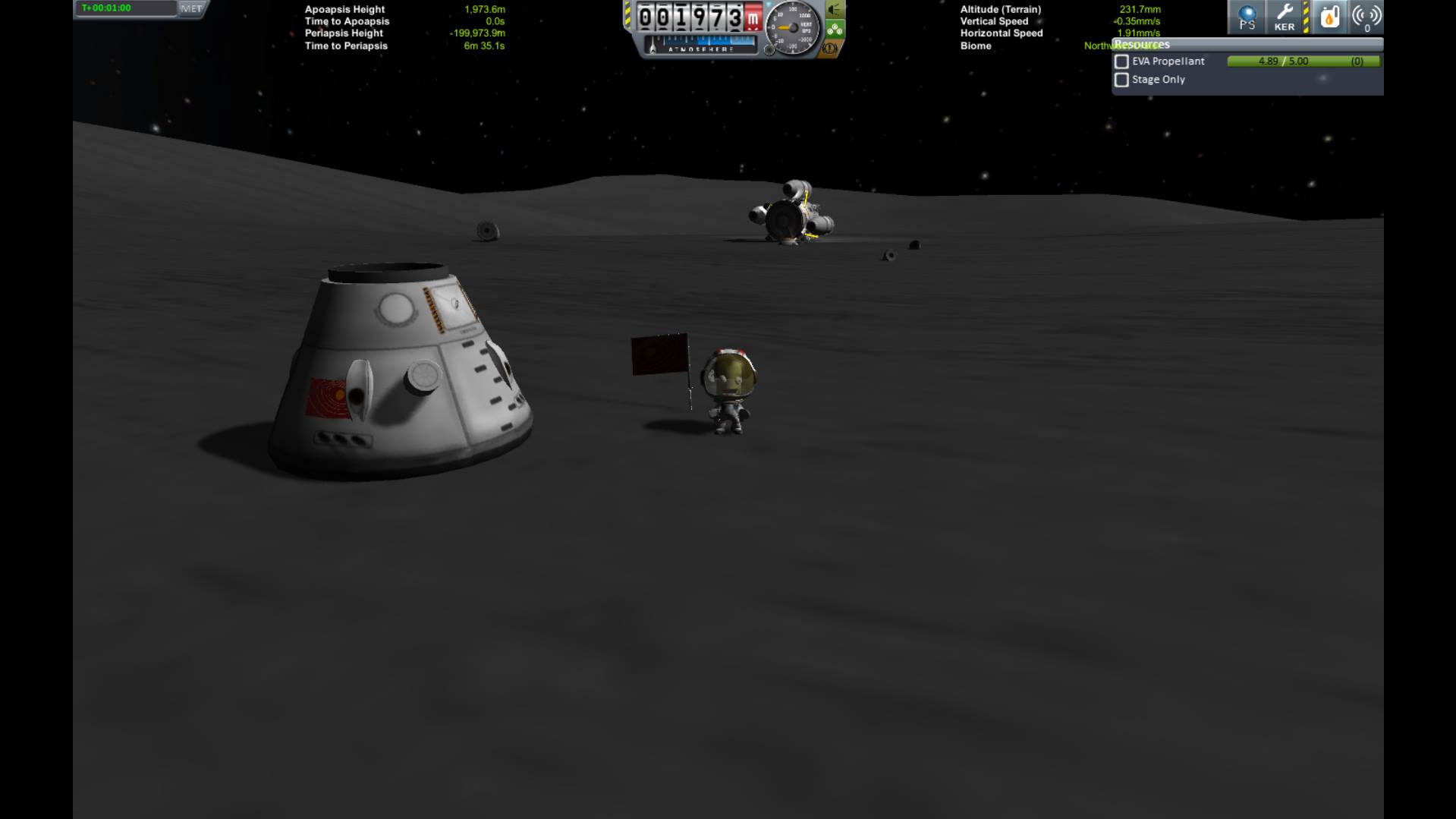Click the PS toolbar icon
This screenshot has height=819, width=1456.
(x=1247, y=17)
